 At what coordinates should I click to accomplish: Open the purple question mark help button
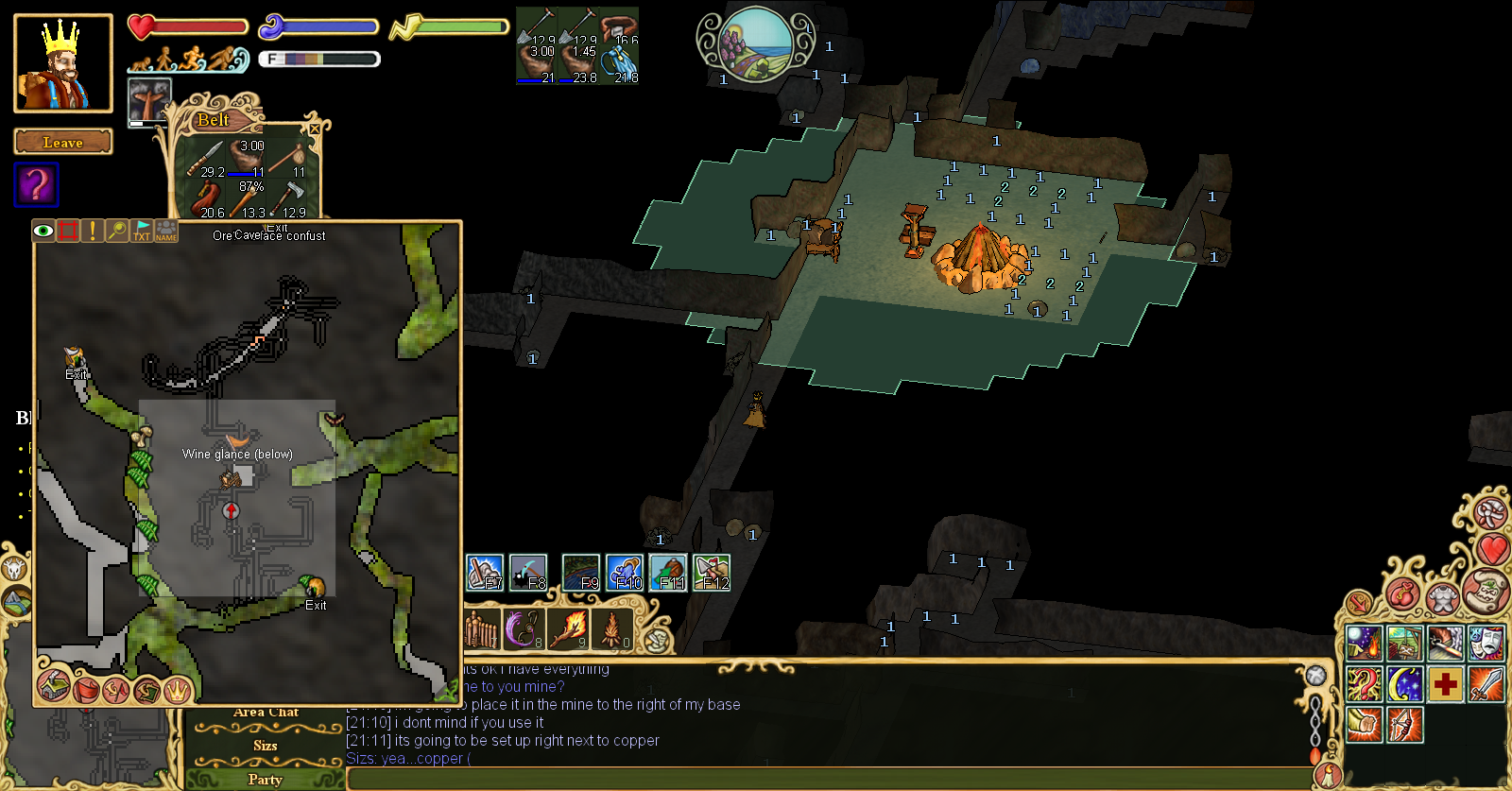(x=35, y=184)
